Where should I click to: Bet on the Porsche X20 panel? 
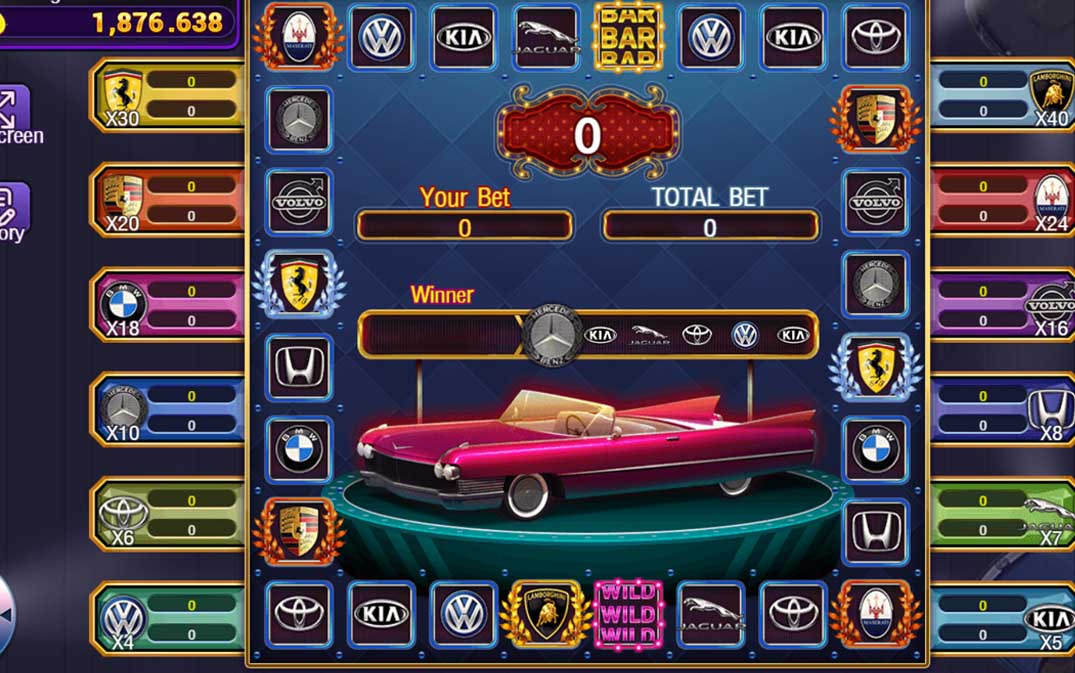[x=170, y=201]
